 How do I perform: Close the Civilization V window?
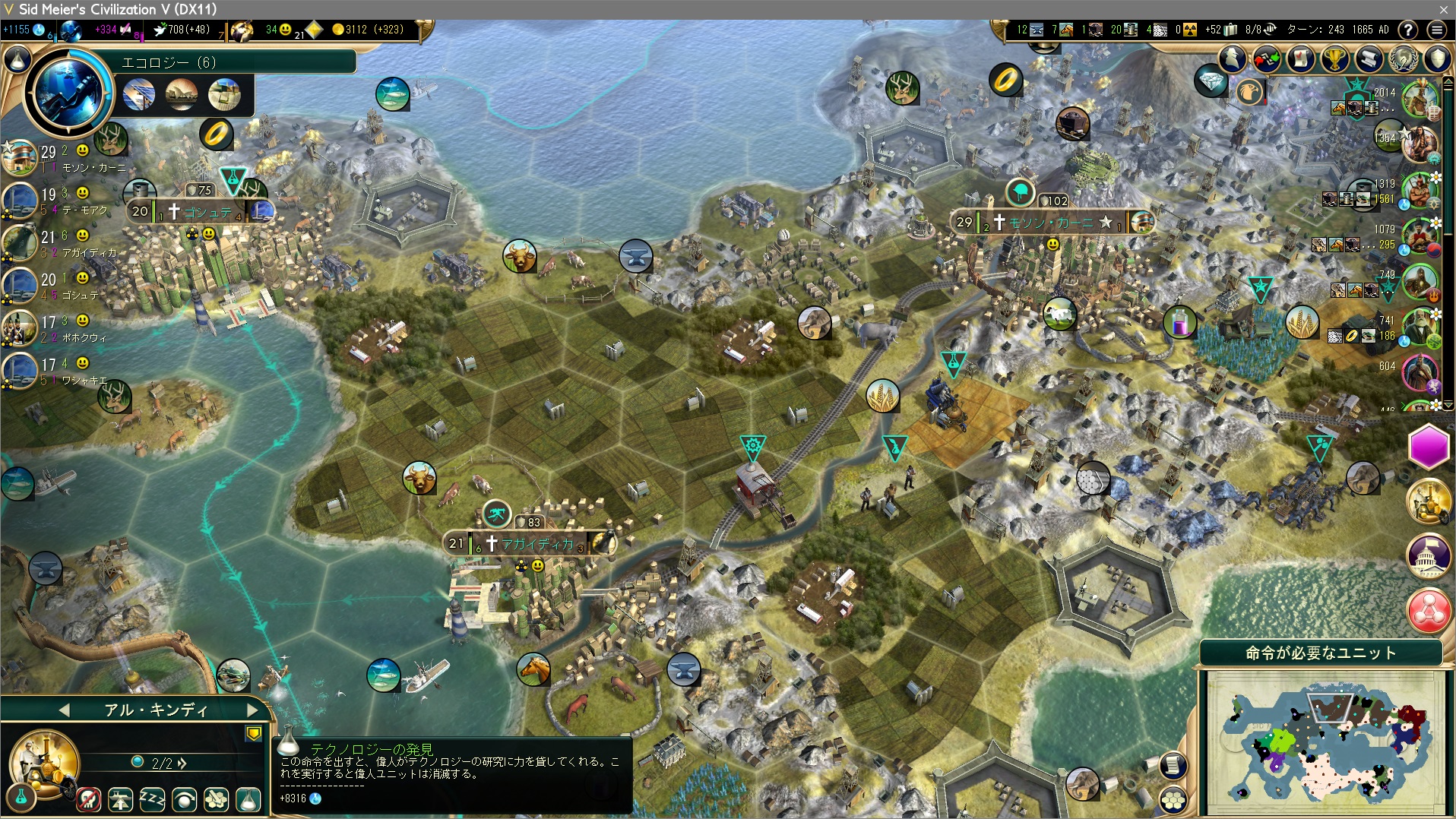click(x=1443, y=9)
